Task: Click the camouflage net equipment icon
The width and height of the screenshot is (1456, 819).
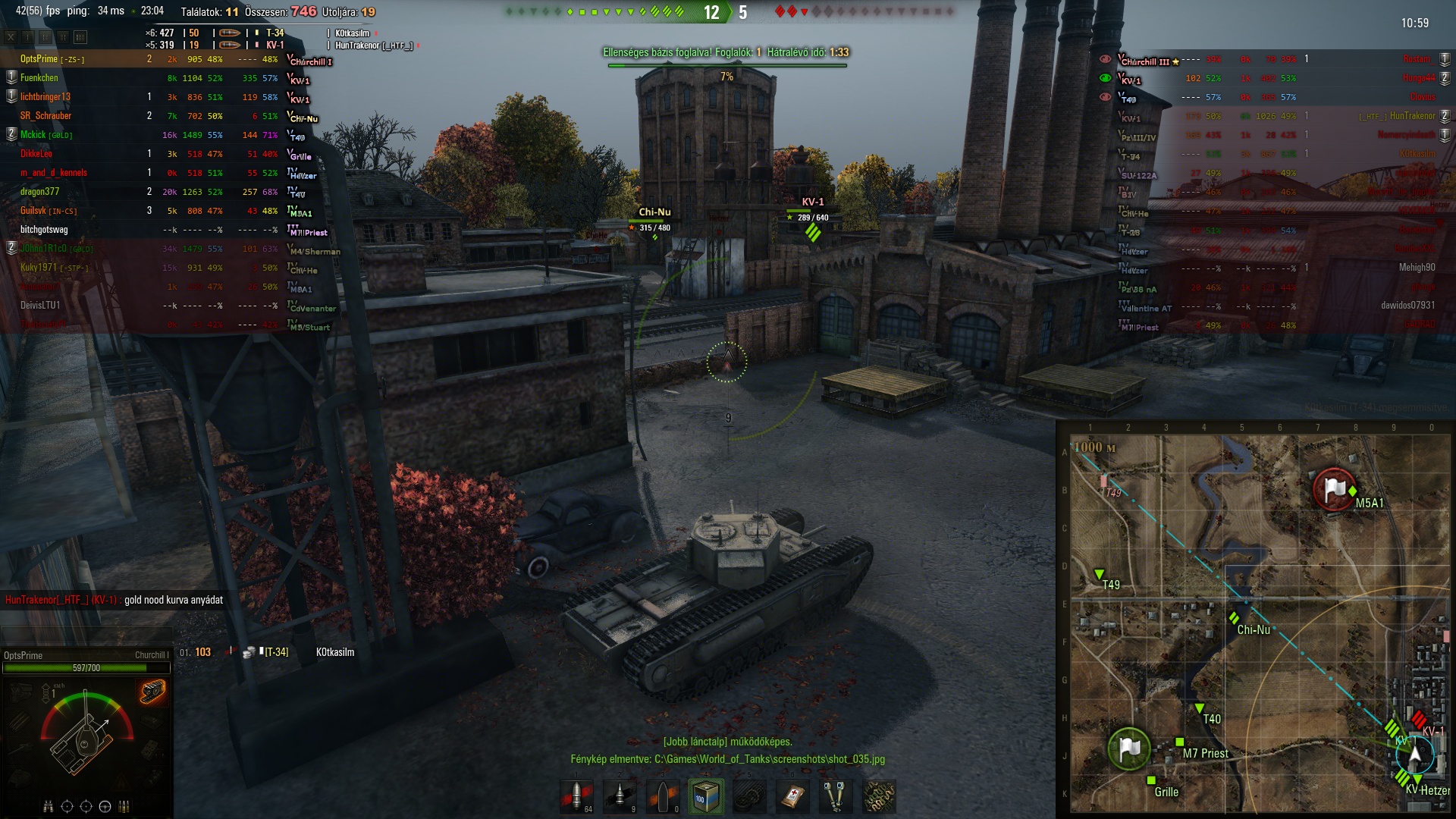Action: coord(879,797)
